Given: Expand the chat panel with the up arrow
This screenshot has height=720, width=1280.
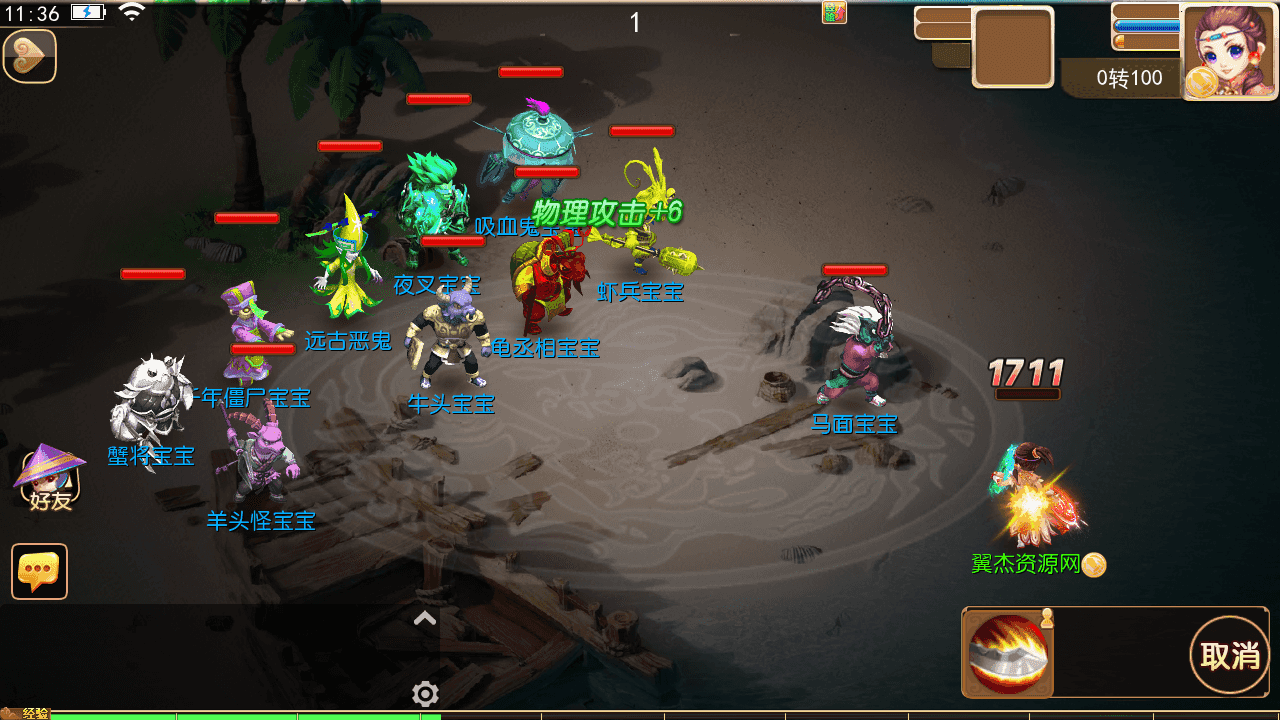Looking at the screenshot, I should (425, 619).
